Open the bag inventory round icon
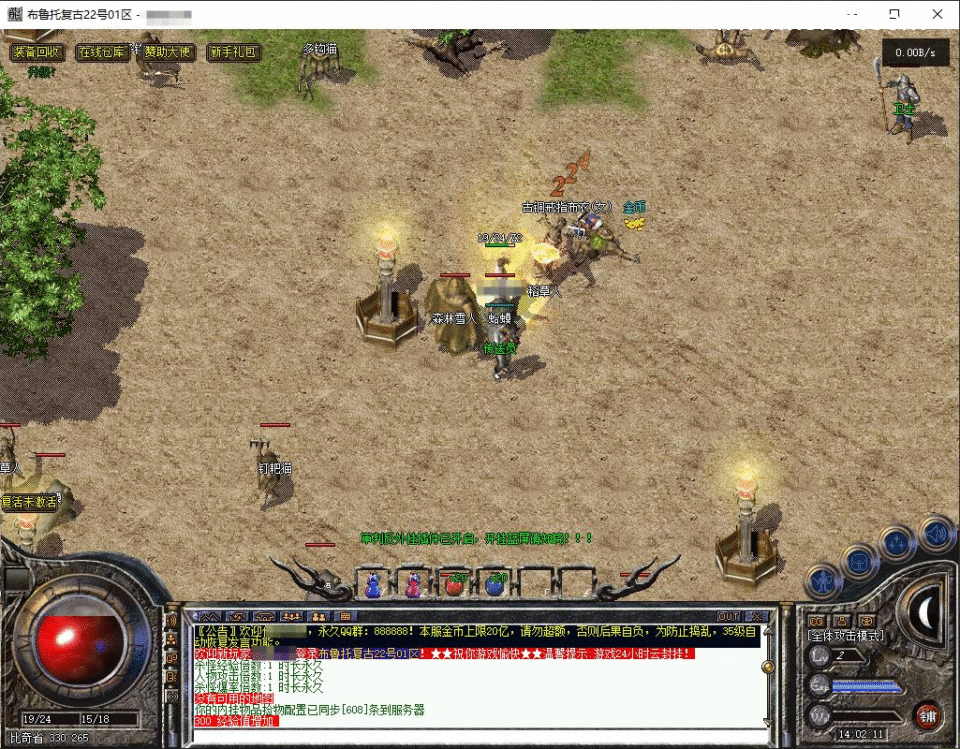The height and width of the screenshot is (749, 960). 861,560
